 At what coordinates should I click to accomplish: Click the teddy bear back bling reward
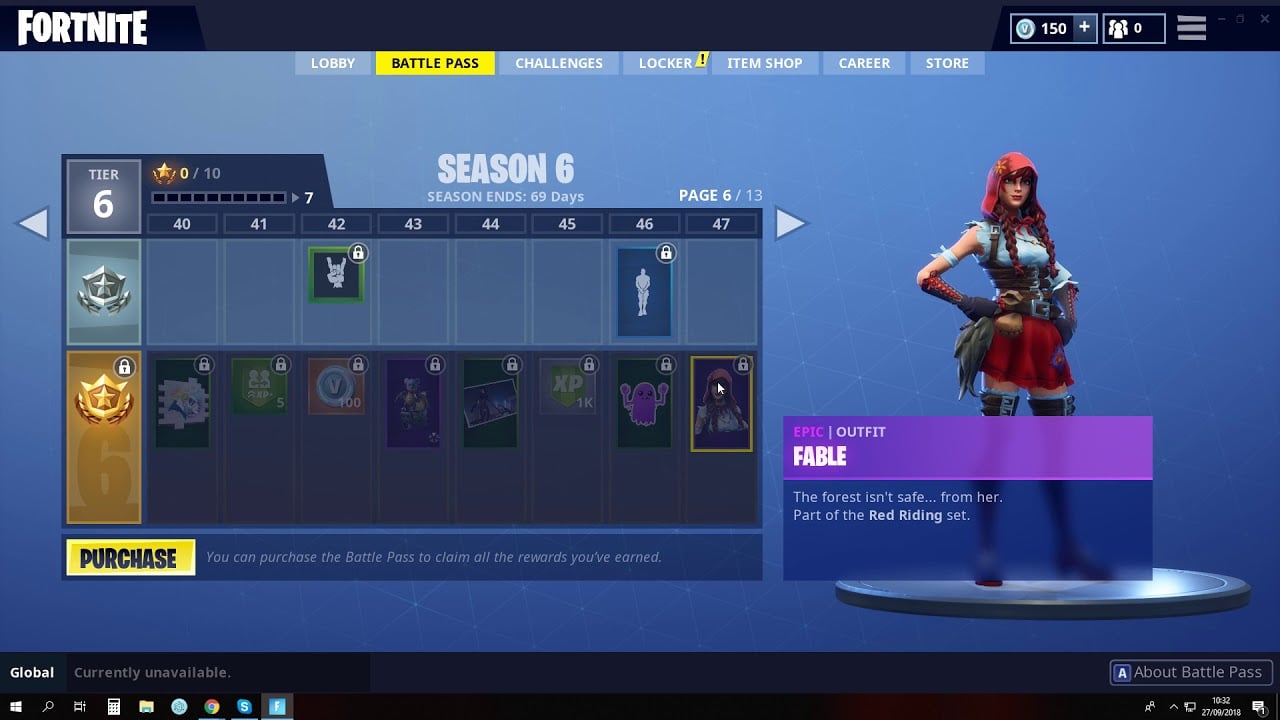(413, 400)
